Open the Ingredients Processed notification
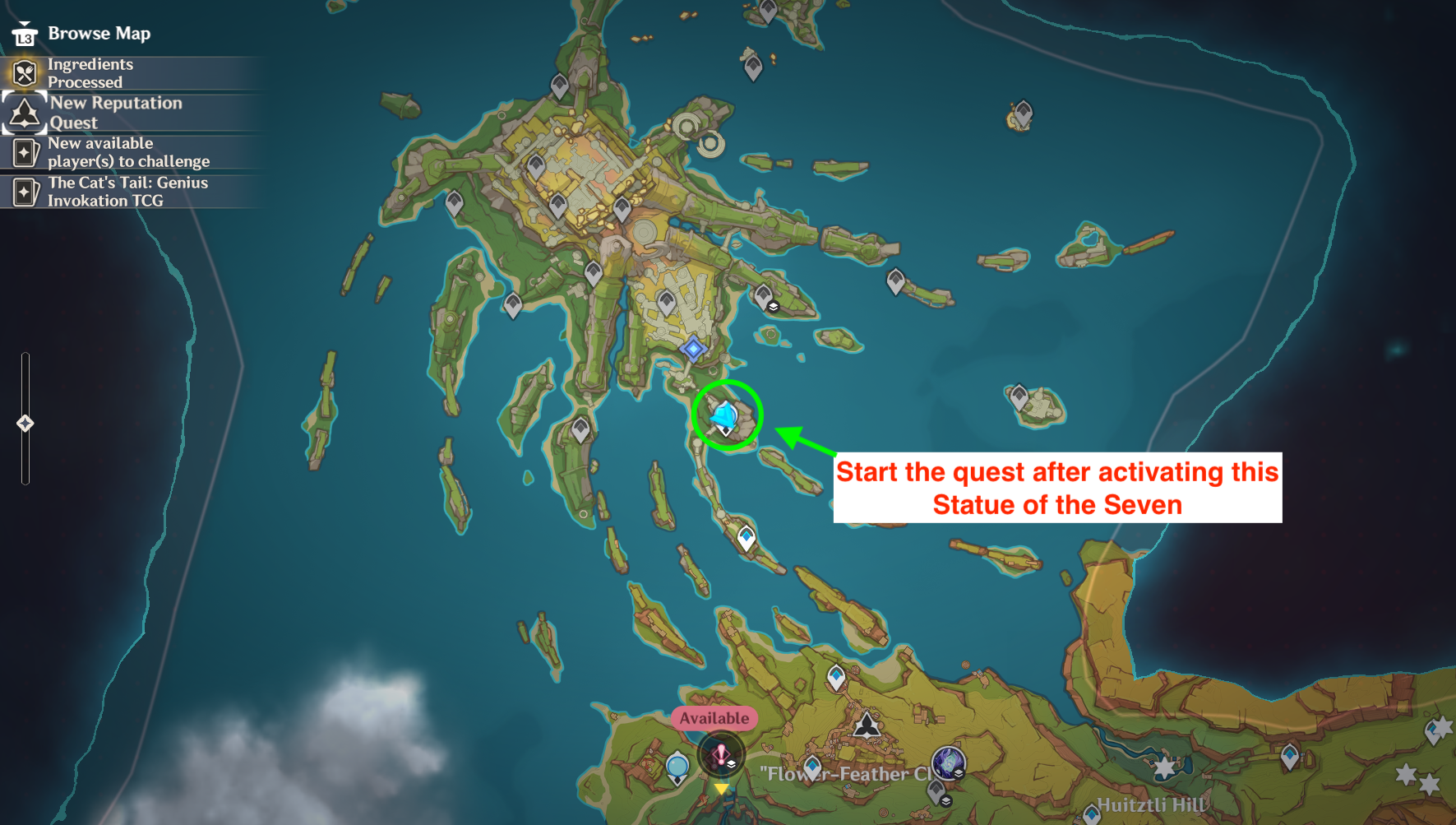Screen dimensions: 1456x825 (x=90, y=73)
